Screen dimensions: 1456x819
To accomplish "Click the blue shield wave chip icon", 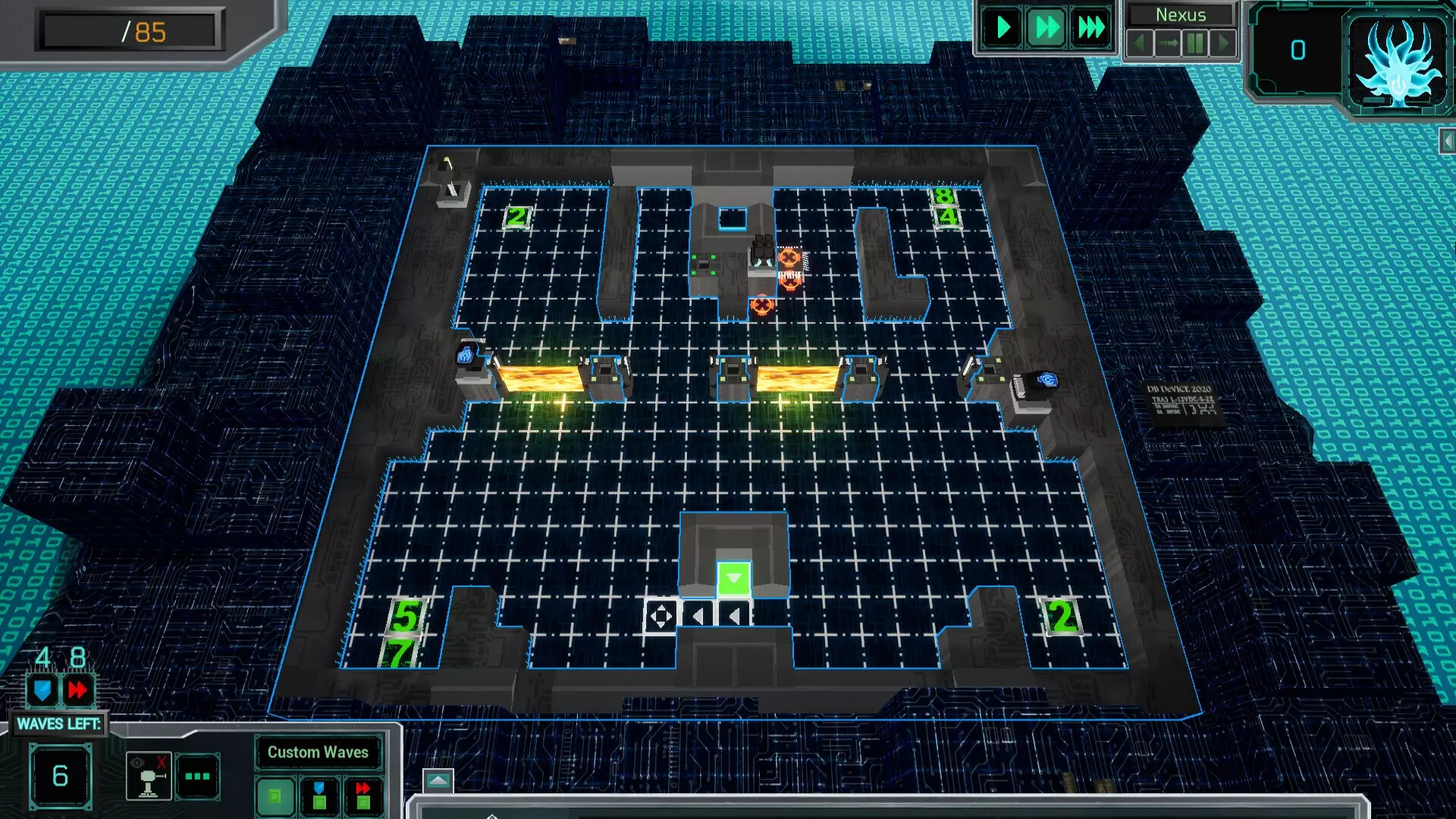I will tap(43, 690).
